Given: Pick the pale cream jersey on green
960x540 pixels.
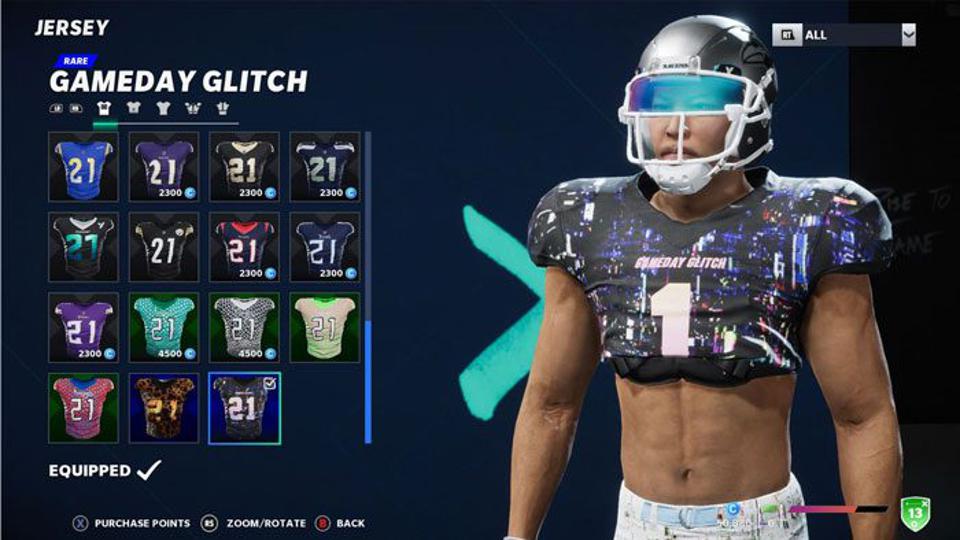Looking at the screenshot, I should (324, 327).
